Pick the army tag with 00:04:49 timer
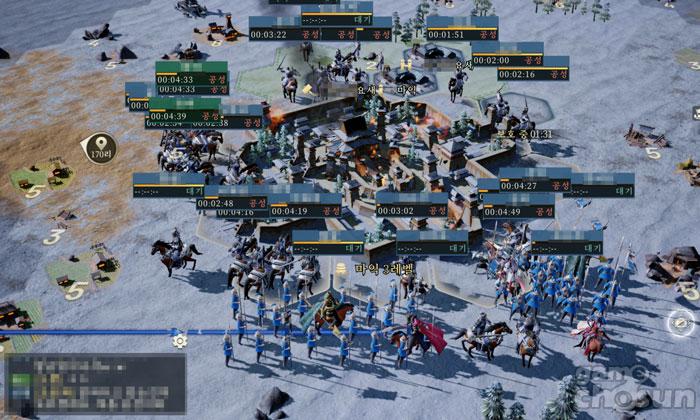 click(518, 211)
